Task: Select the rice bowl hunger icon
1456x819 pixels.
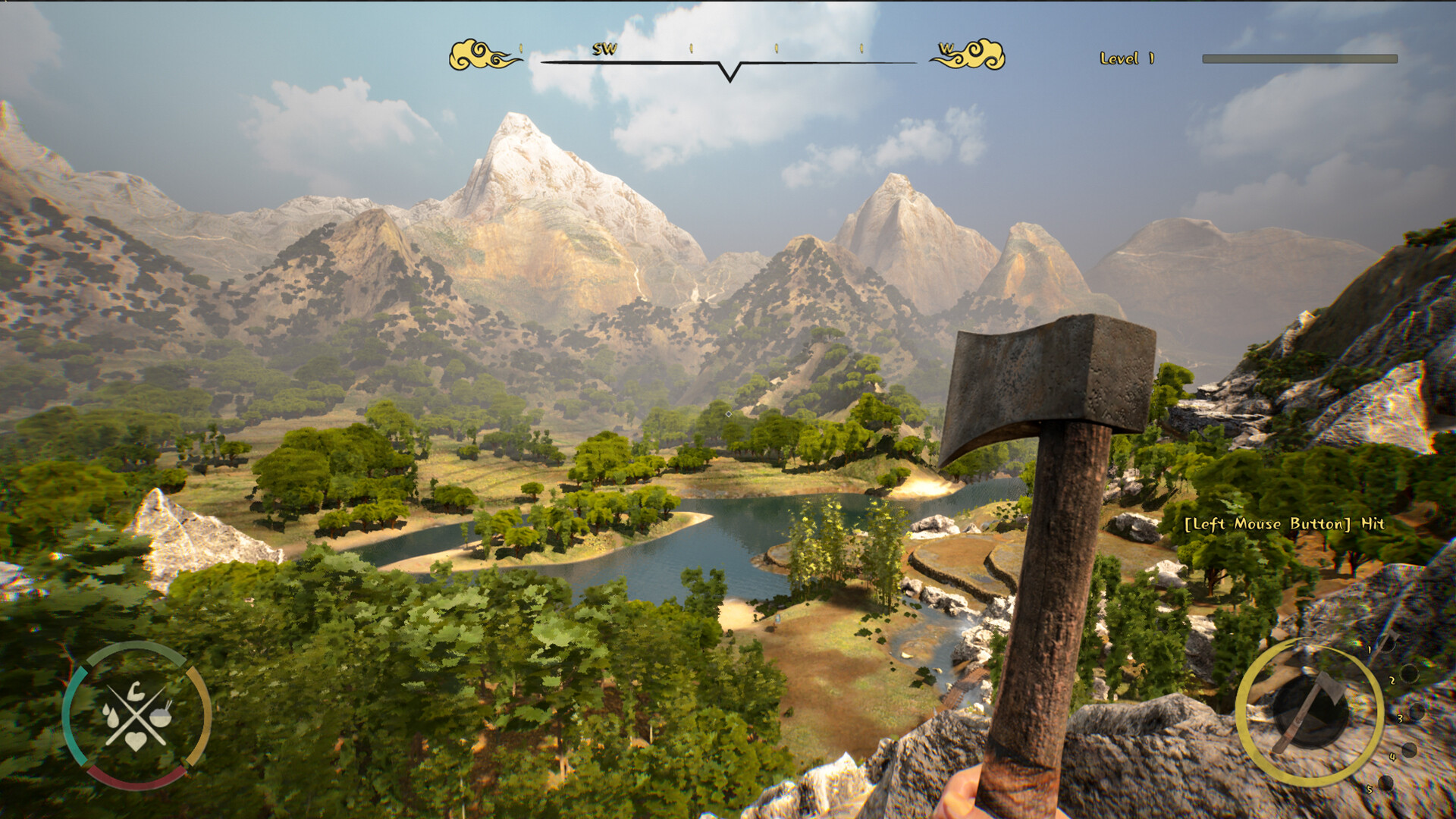Action: [x=160, y=717]
